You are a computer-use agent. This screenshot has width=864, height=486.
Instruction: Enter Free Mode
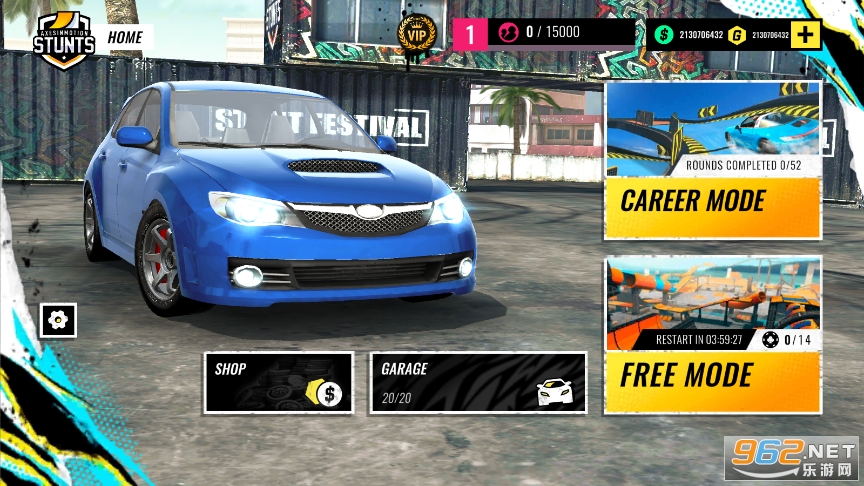pos(712,335)
